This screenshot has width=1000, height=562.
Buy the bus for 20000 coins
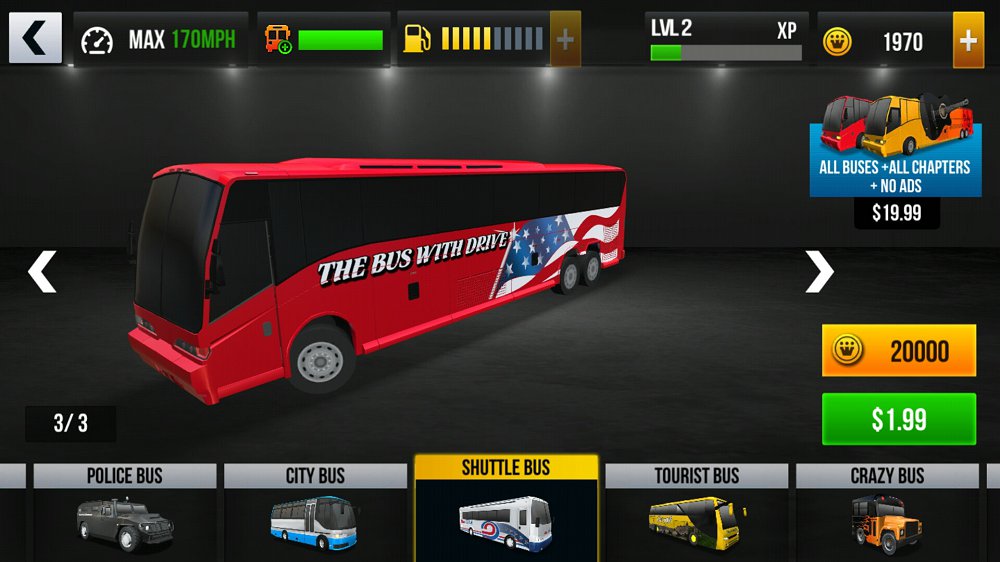(898, 350)
